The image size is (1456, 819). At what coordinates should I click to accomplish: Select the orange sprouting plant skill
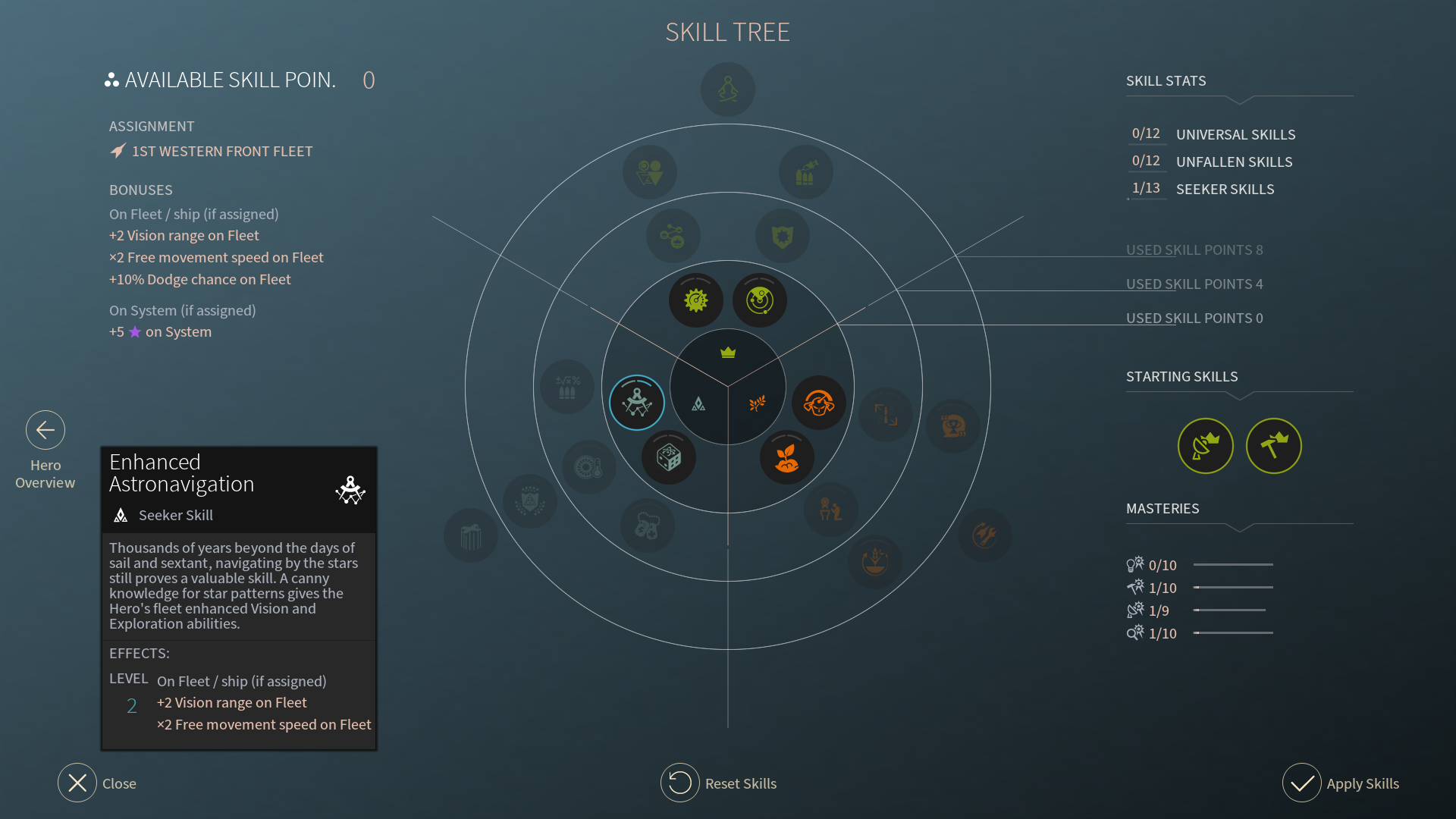click(787, 457)
